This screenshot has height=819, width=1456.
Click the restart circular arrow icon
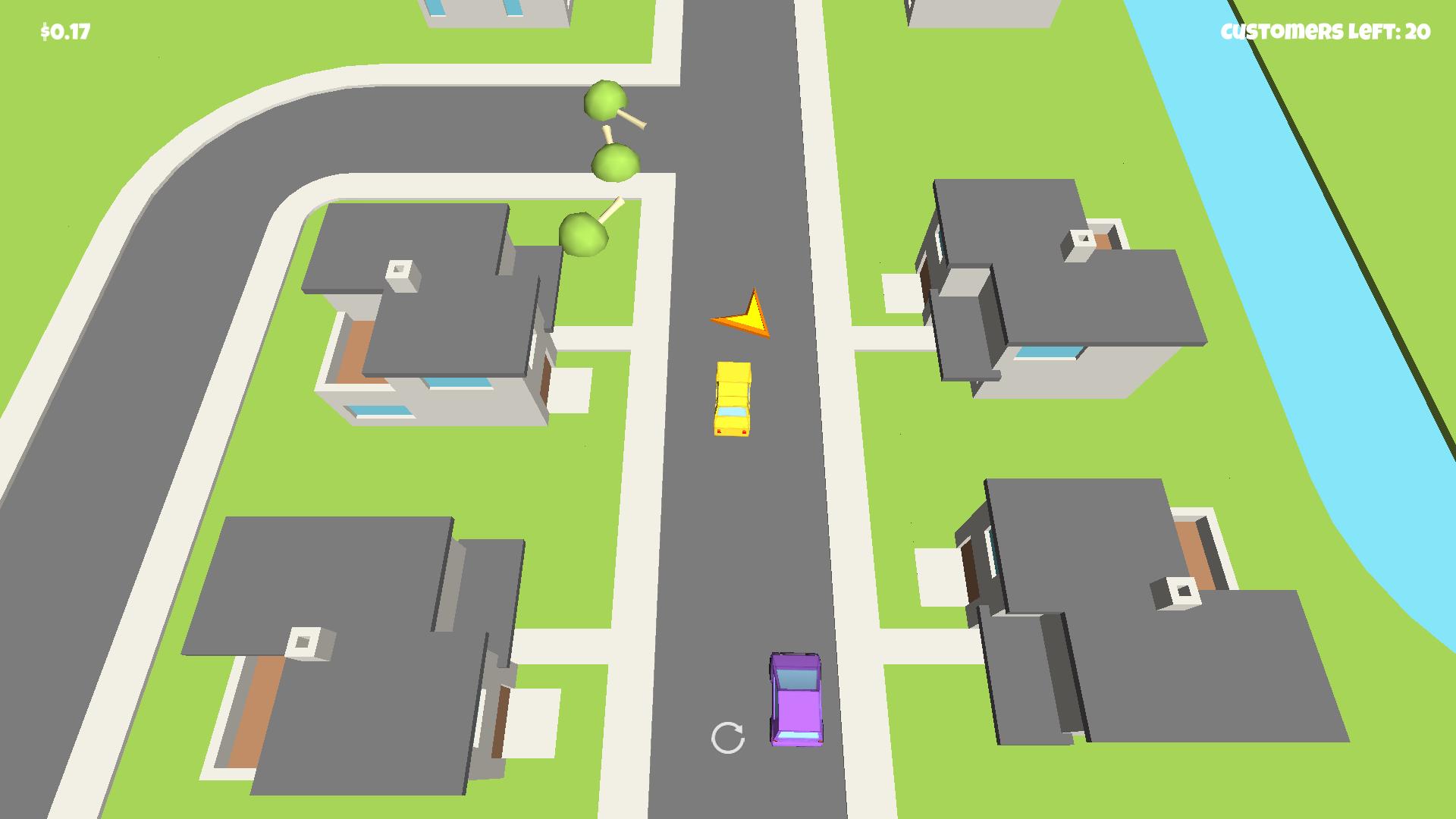[730, 738]
